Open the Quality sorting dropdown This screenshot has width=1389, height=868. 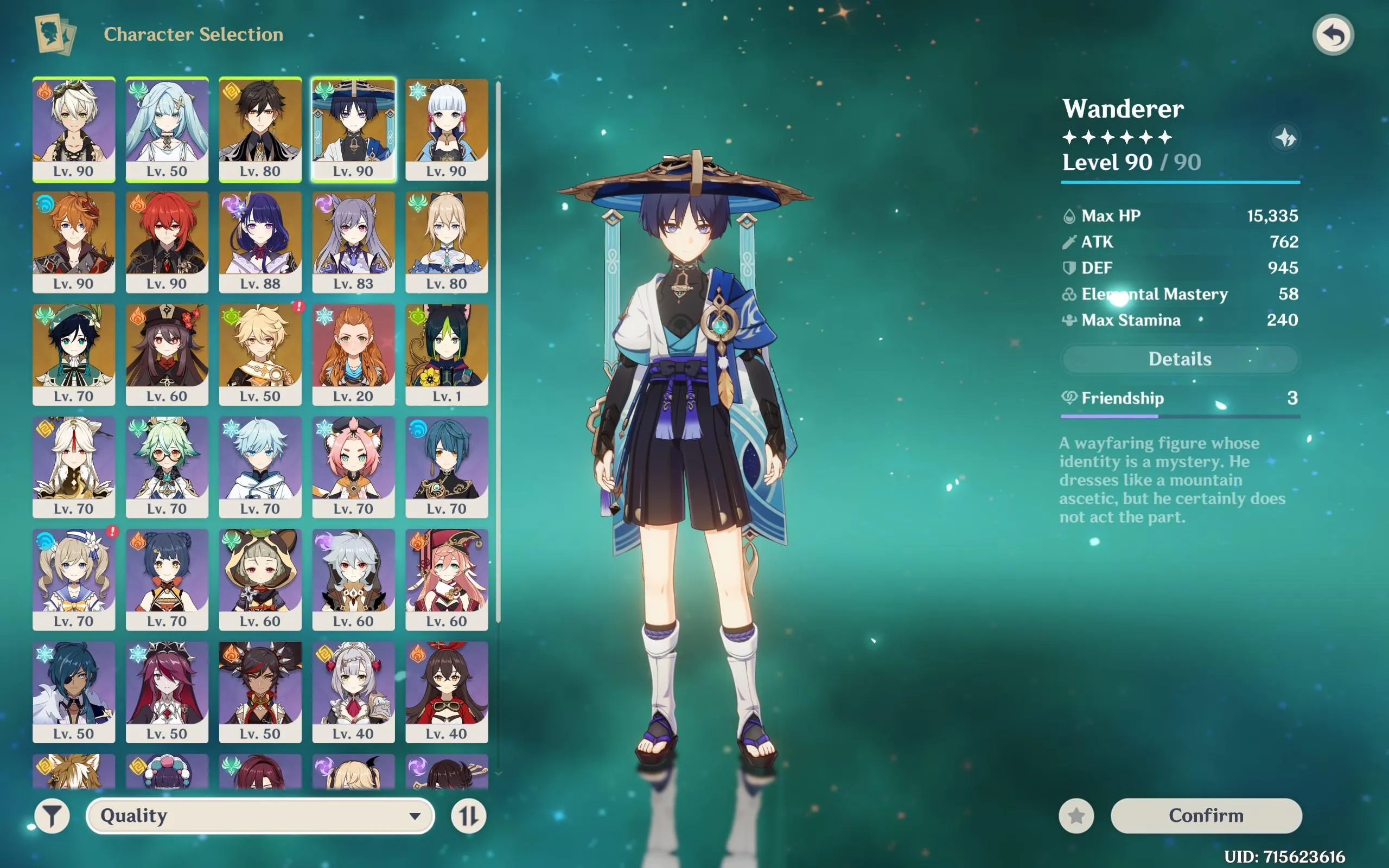click(261, 815)
